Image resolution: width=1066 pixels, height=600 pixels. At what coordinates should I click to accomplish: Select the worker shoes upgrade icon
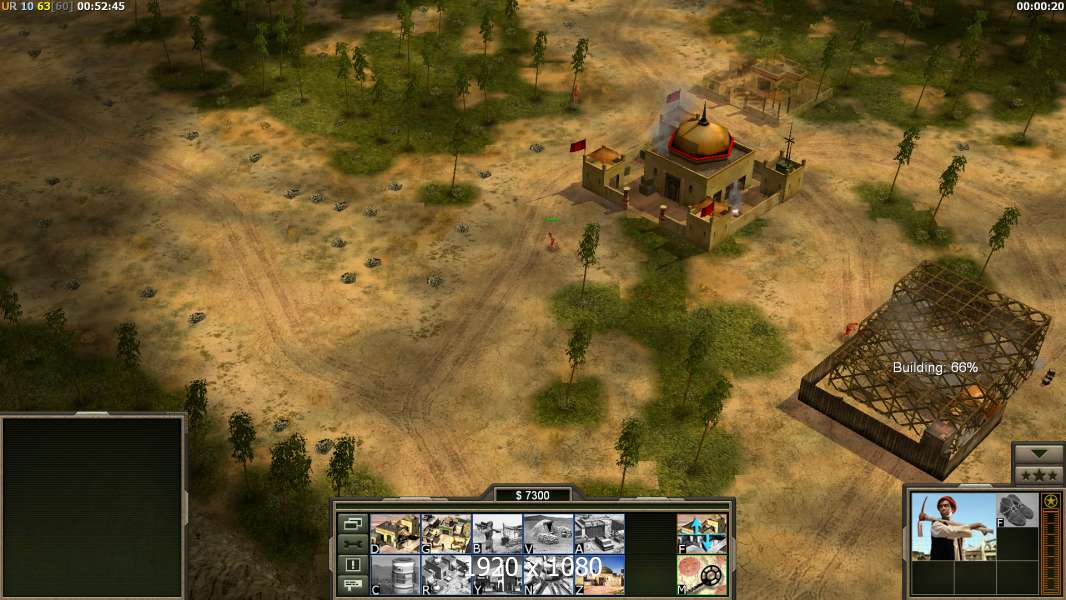1018,510
